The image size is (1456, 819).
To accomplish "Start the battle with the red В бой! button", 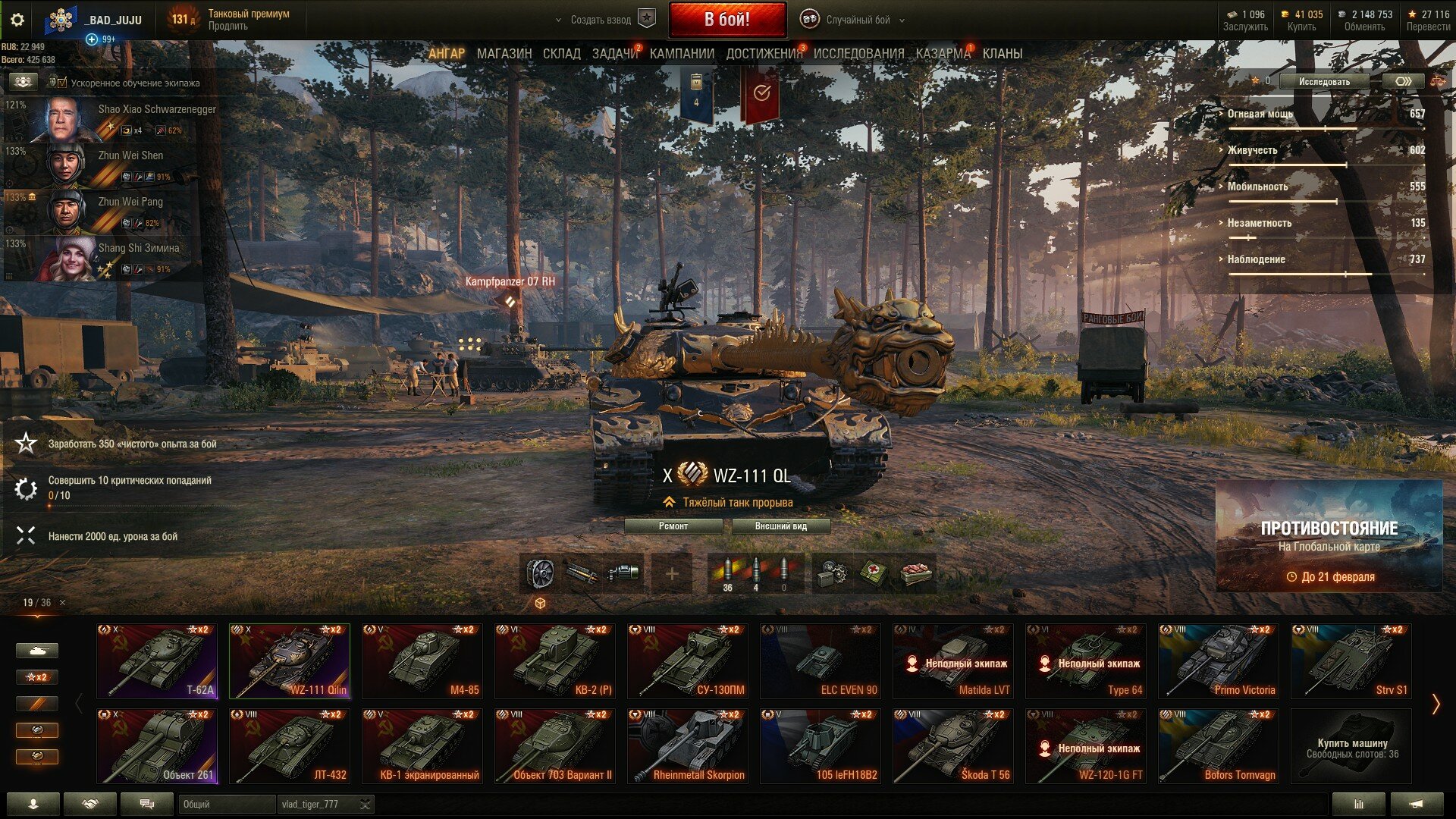I will 726,20.
